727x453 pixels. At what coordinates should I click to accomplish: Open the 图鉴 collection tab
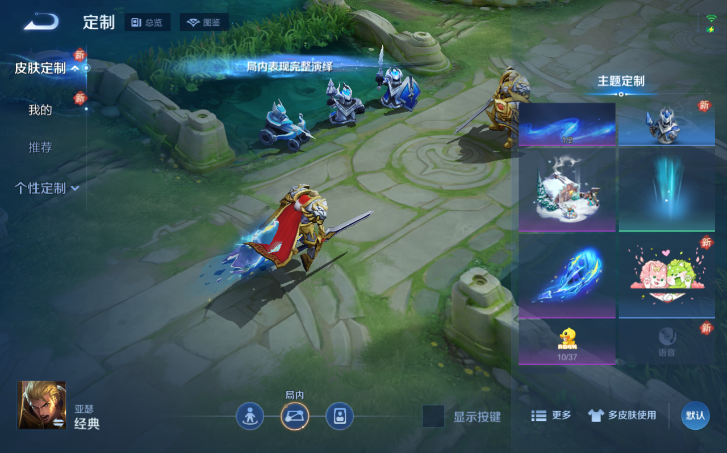(x=204, y=22)
